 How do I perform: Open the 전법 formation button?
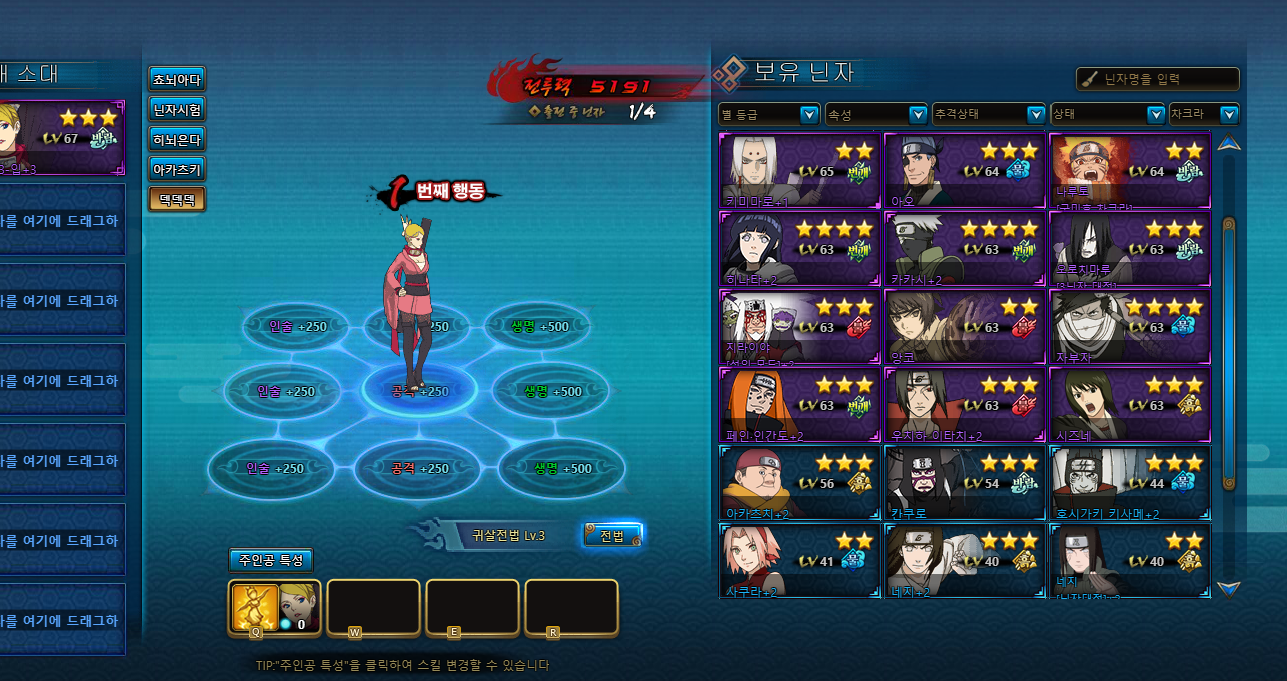(611, 536)
